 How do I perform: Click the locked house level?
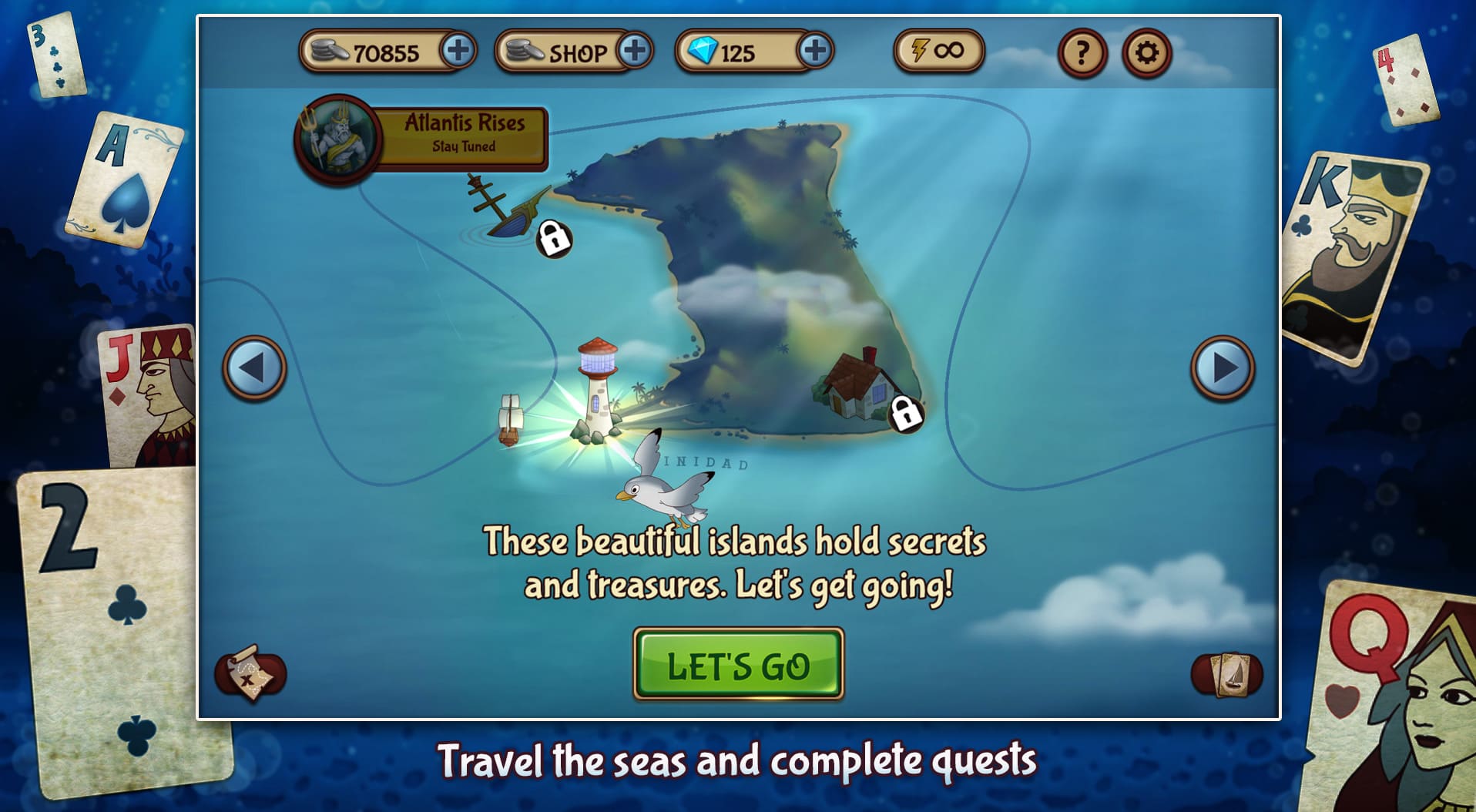coord(860,388)
